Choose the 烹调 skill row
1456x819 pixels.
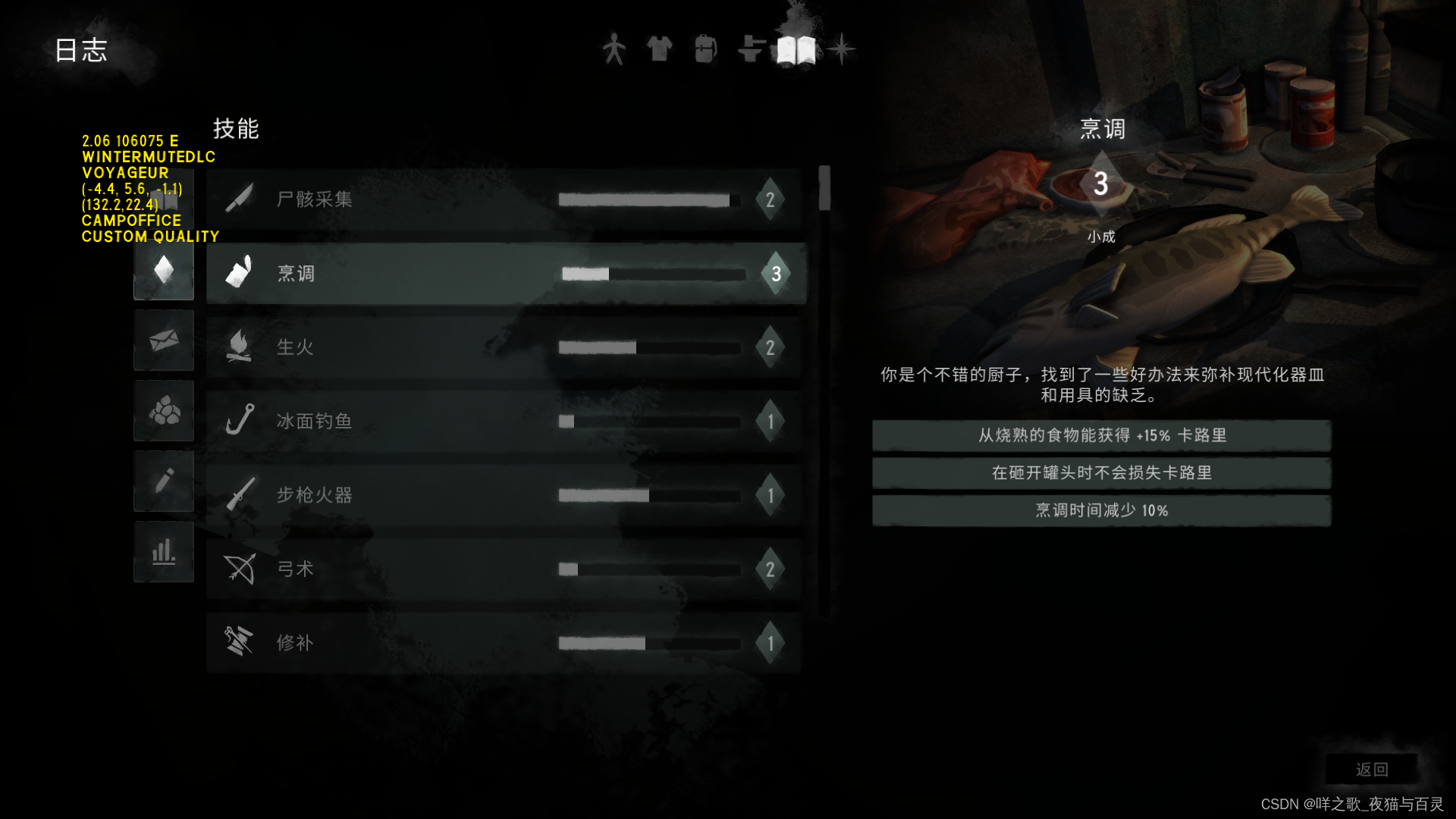pos(506,274)
